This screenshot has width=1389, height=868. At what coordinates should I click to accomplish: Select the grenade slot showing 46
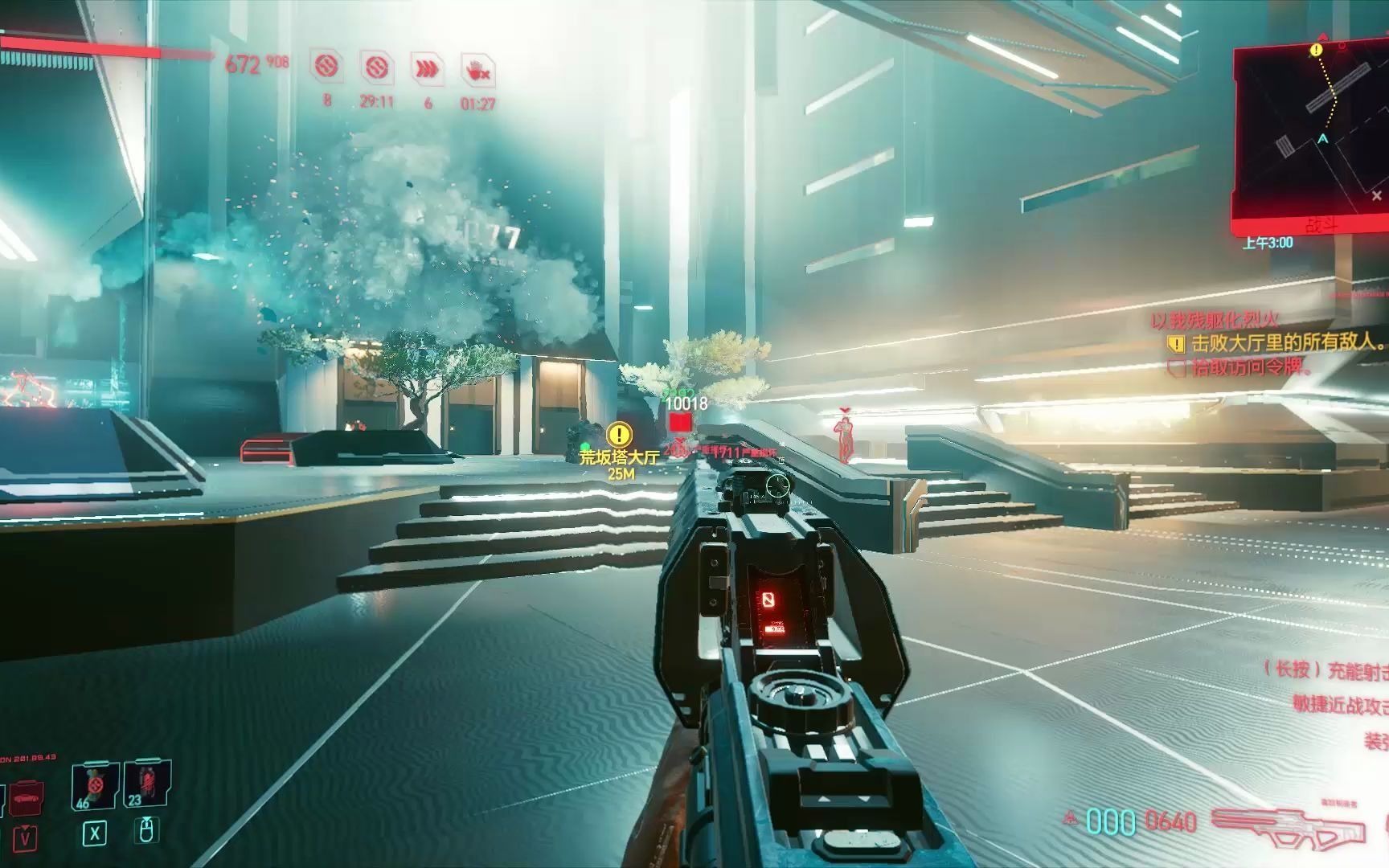[95, 785]
